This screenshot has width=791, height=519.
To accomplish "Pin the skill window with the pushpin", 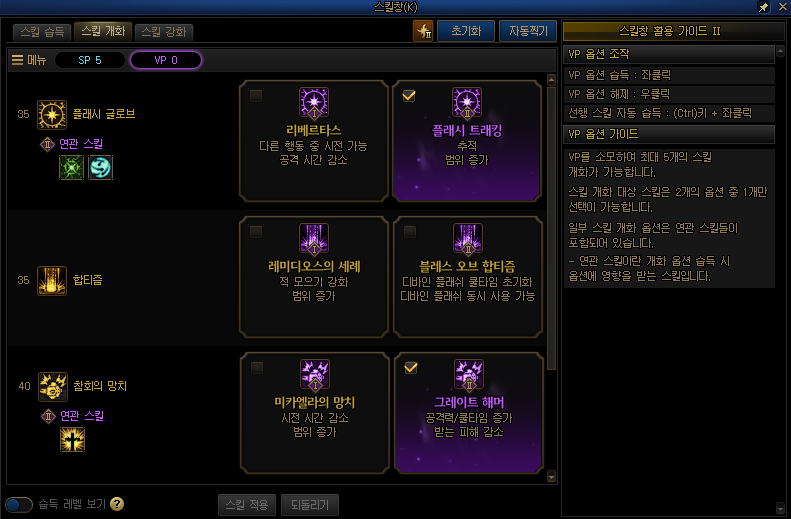I will 763,7.
